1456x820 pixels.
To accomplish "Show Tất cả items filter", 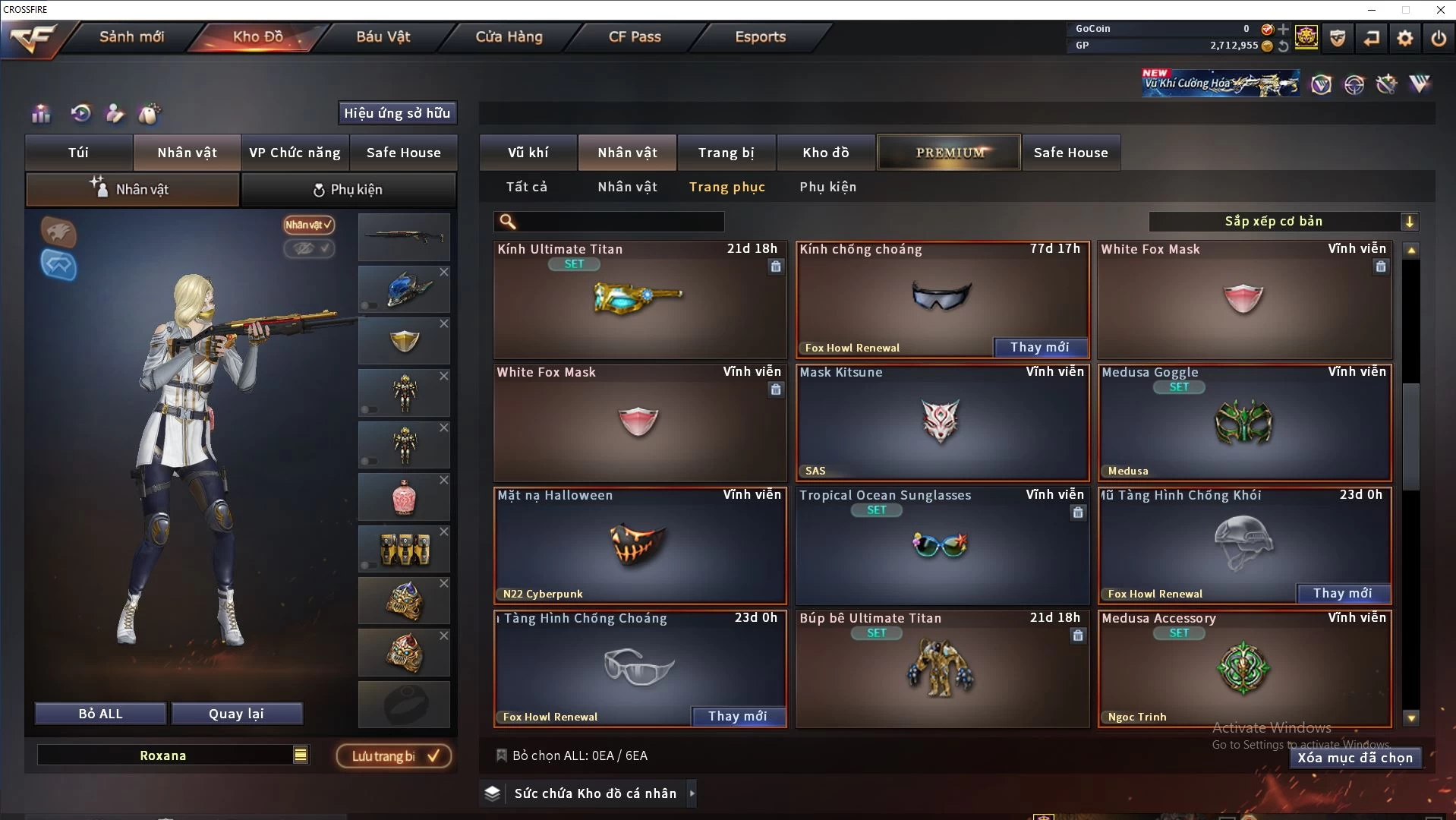I will click(x=526, y=187).
